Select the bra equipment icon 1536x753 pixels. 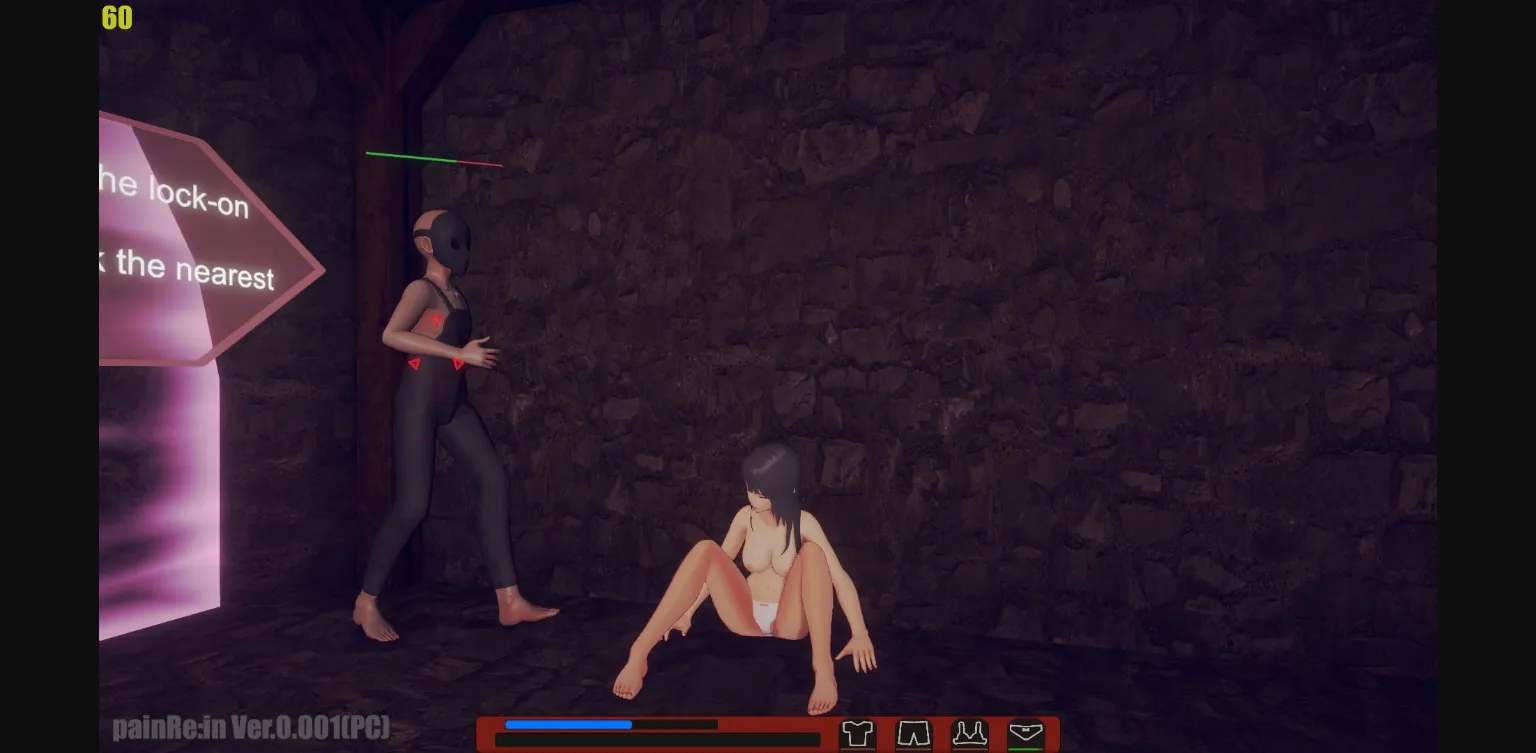click(970, 732)
